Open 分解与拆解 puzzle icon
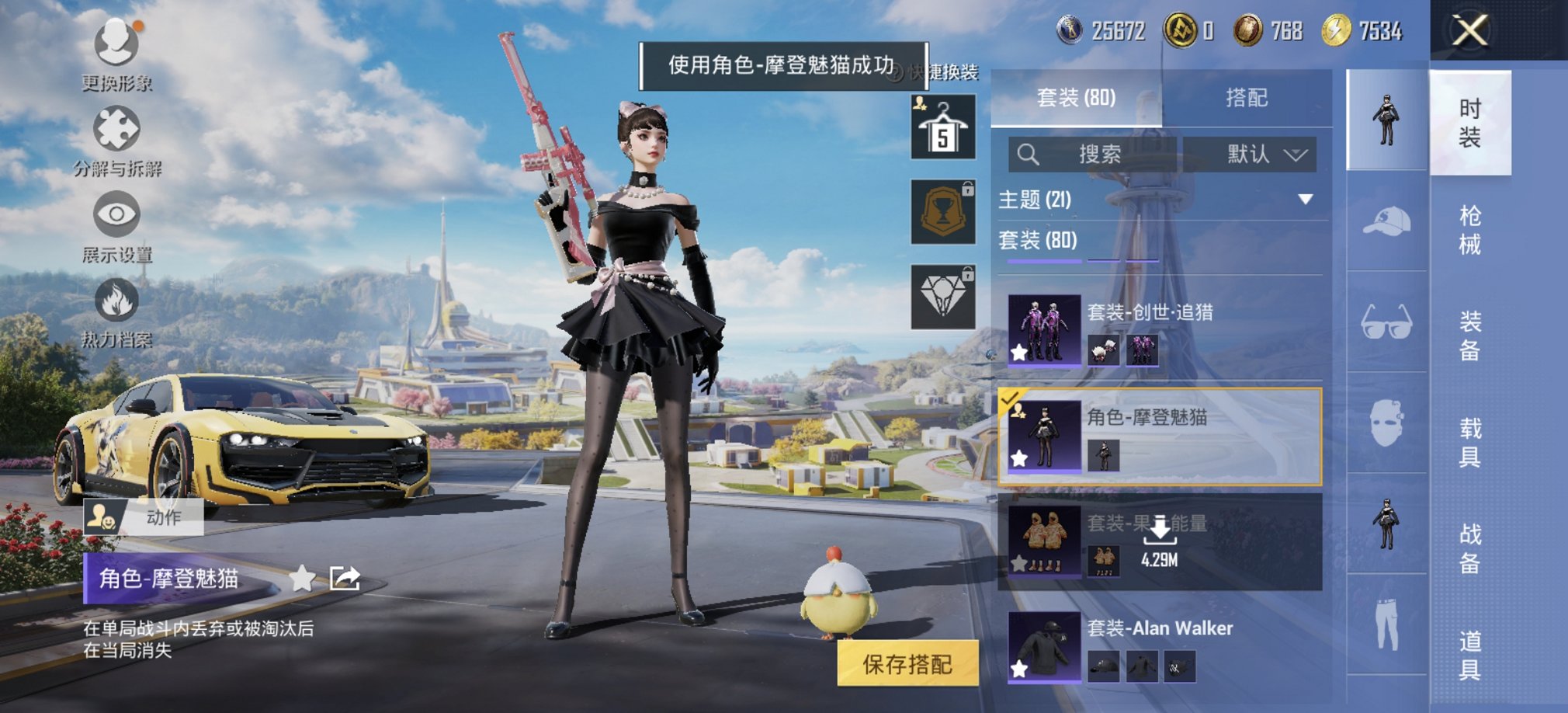The height and width of the screenshot is (713, 1568). (116, 130)
